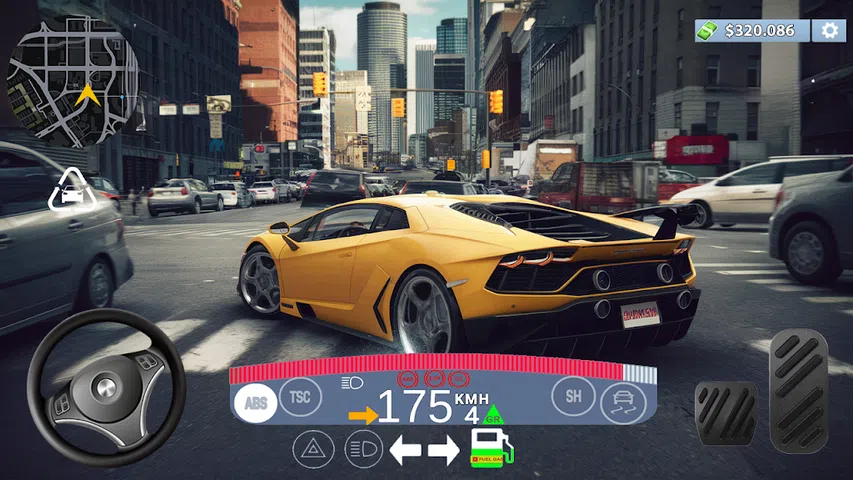Toggle the TSC traction control button
This screenshot has width=853, height=480.
tap(299, 397)
